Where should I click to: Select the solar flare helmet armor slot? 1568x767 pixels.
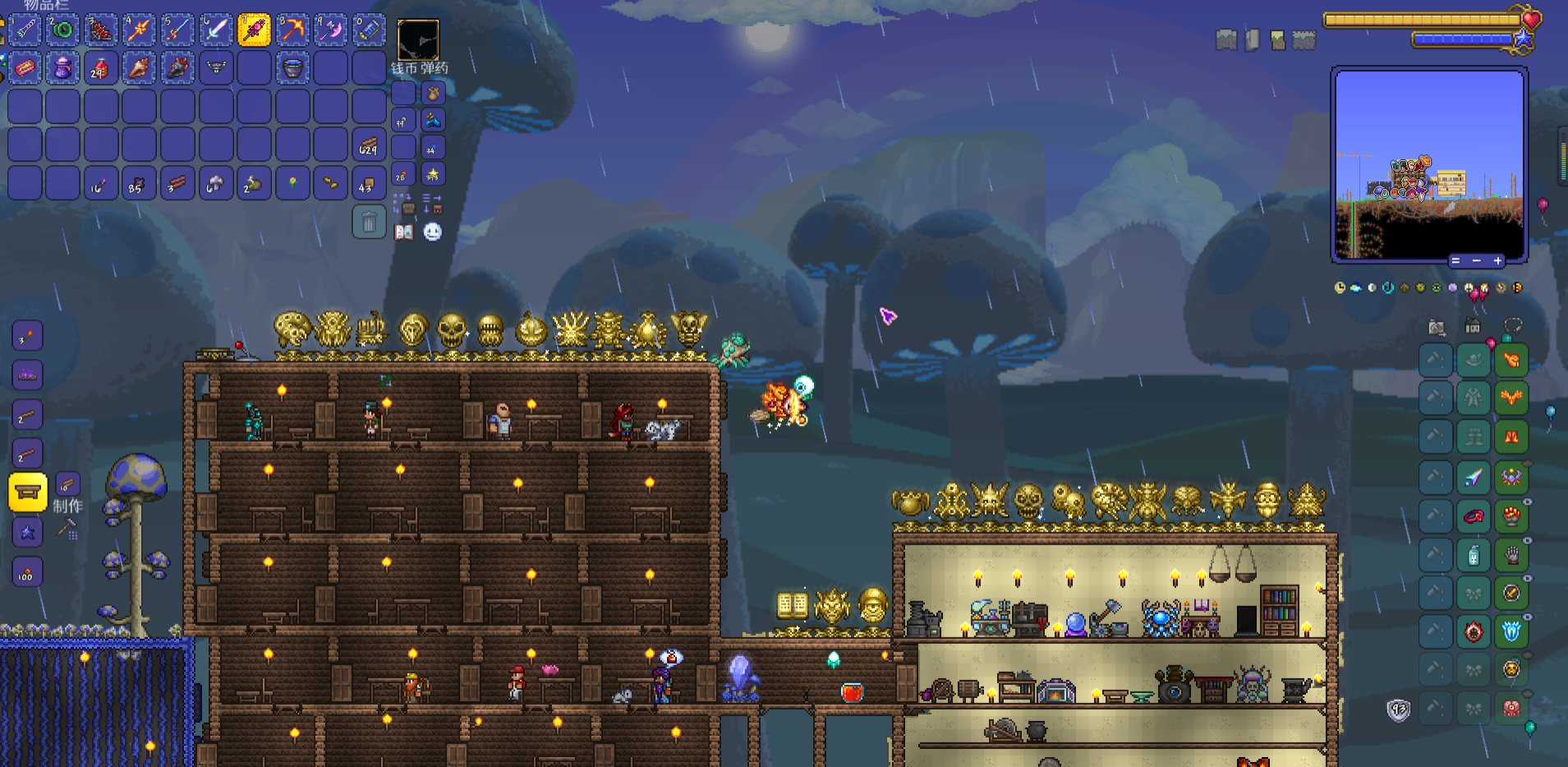click(x=1511, y=361)
